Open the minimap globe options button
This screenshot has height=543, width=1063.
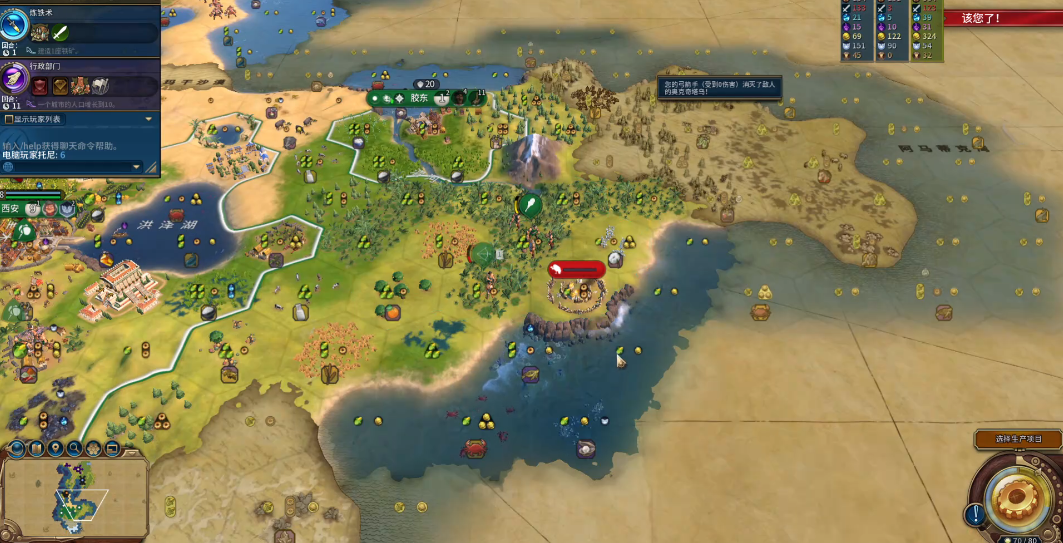[x=18, y=448]
